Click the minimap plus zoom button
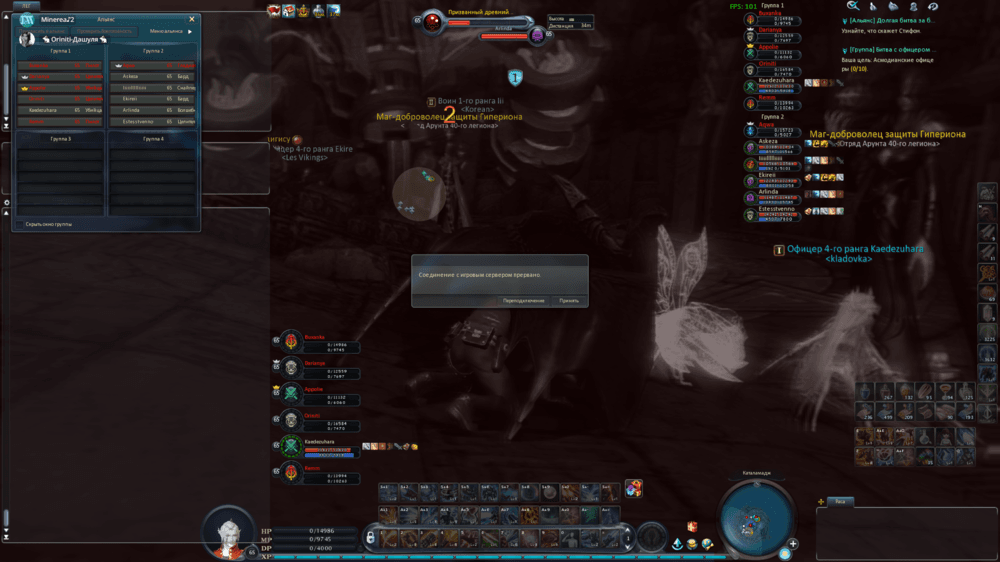 [x=793, y=544]
